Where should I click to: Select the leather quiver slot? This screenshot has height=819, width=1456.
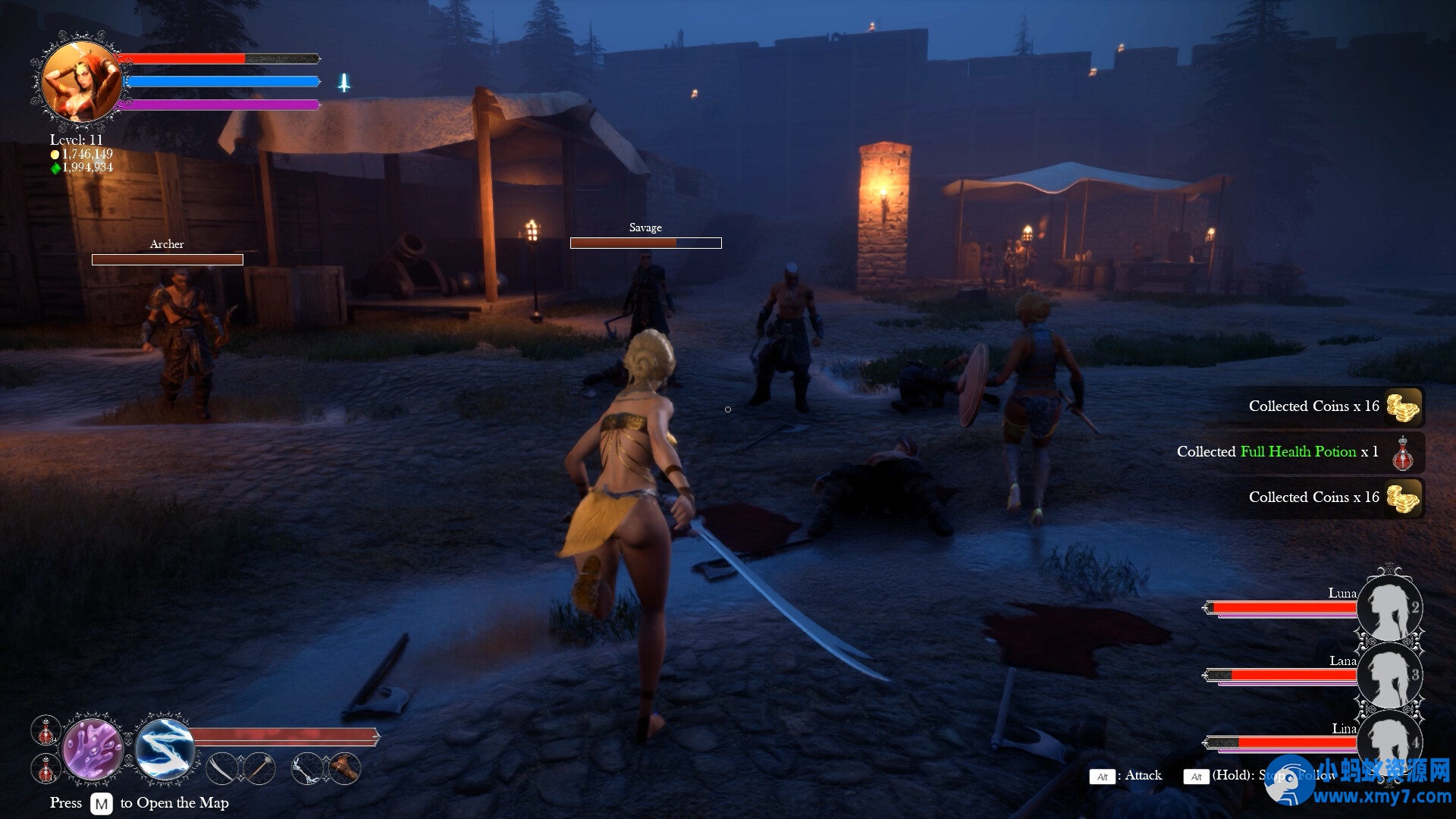pos(344,769)
